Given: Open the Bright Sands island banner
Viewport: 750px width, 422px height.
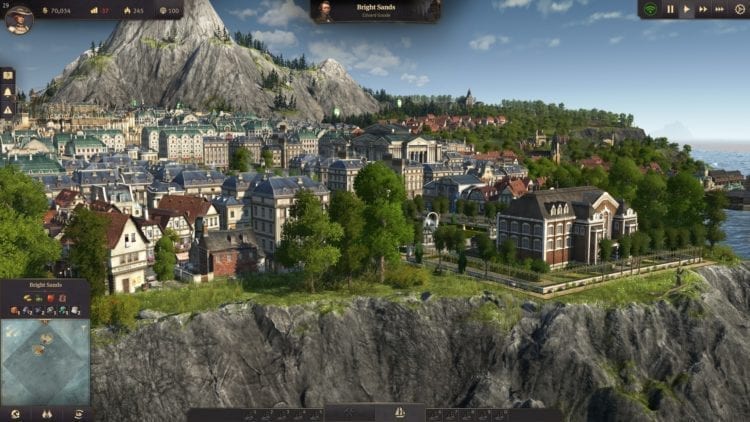Looking at the screenshot, I should point(375,11).
